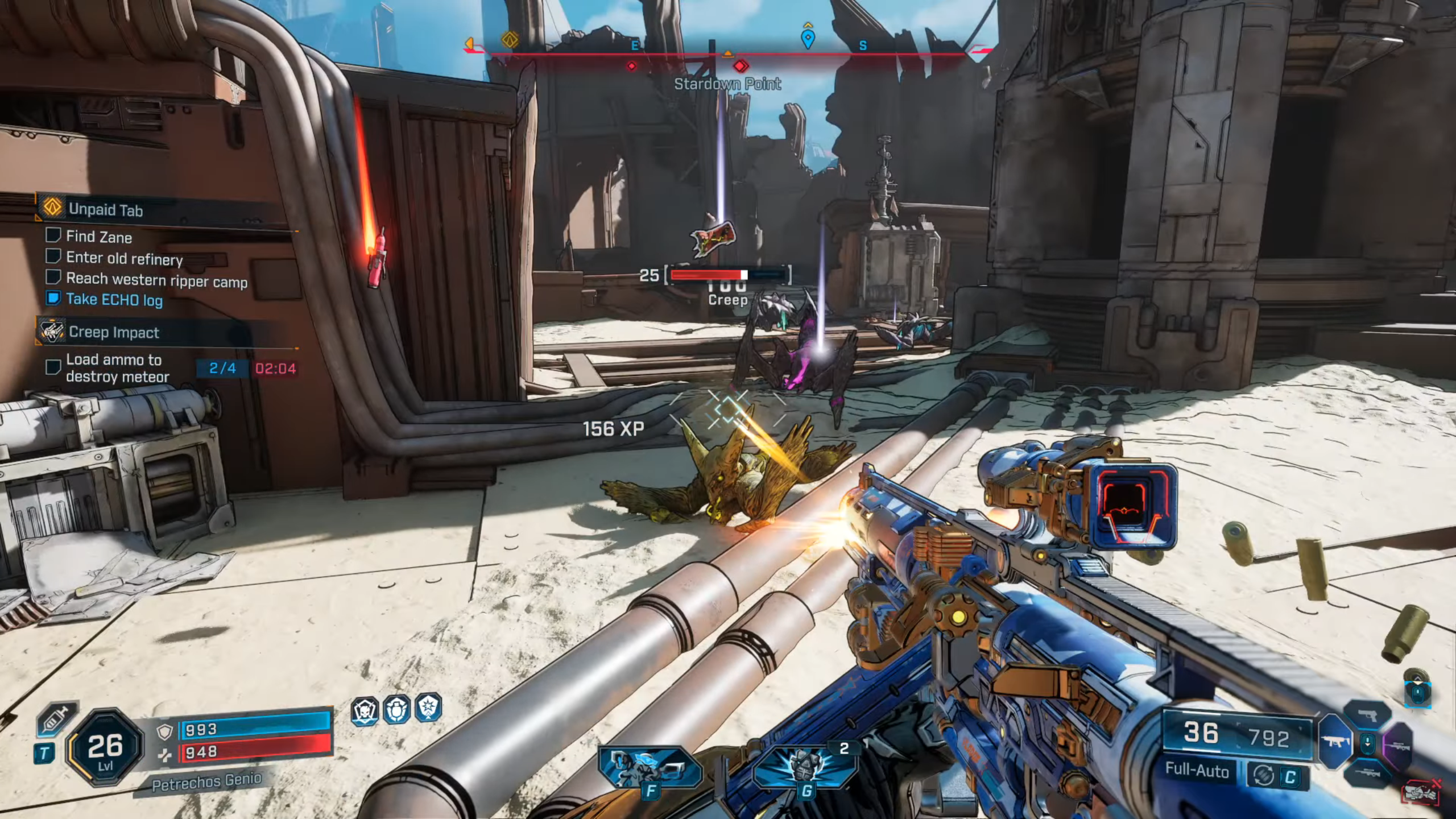Choose the highlighted Take ECHO log objective
Viewport: 1456px width, 819px height.
[114, 299]
